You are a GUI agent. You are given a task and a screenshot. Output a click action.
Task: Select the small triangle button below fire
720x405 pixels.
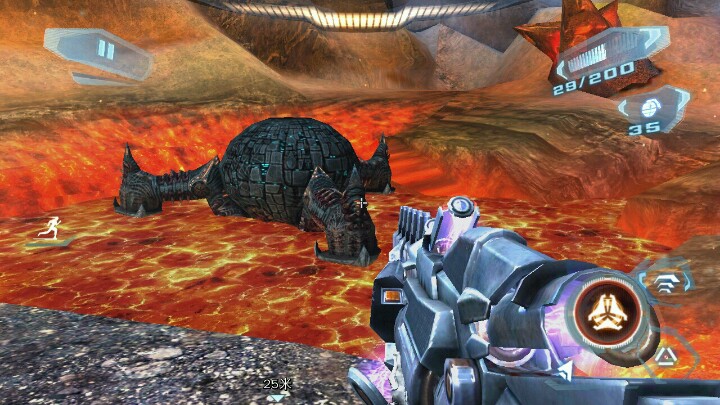click(x=663, y=354)
